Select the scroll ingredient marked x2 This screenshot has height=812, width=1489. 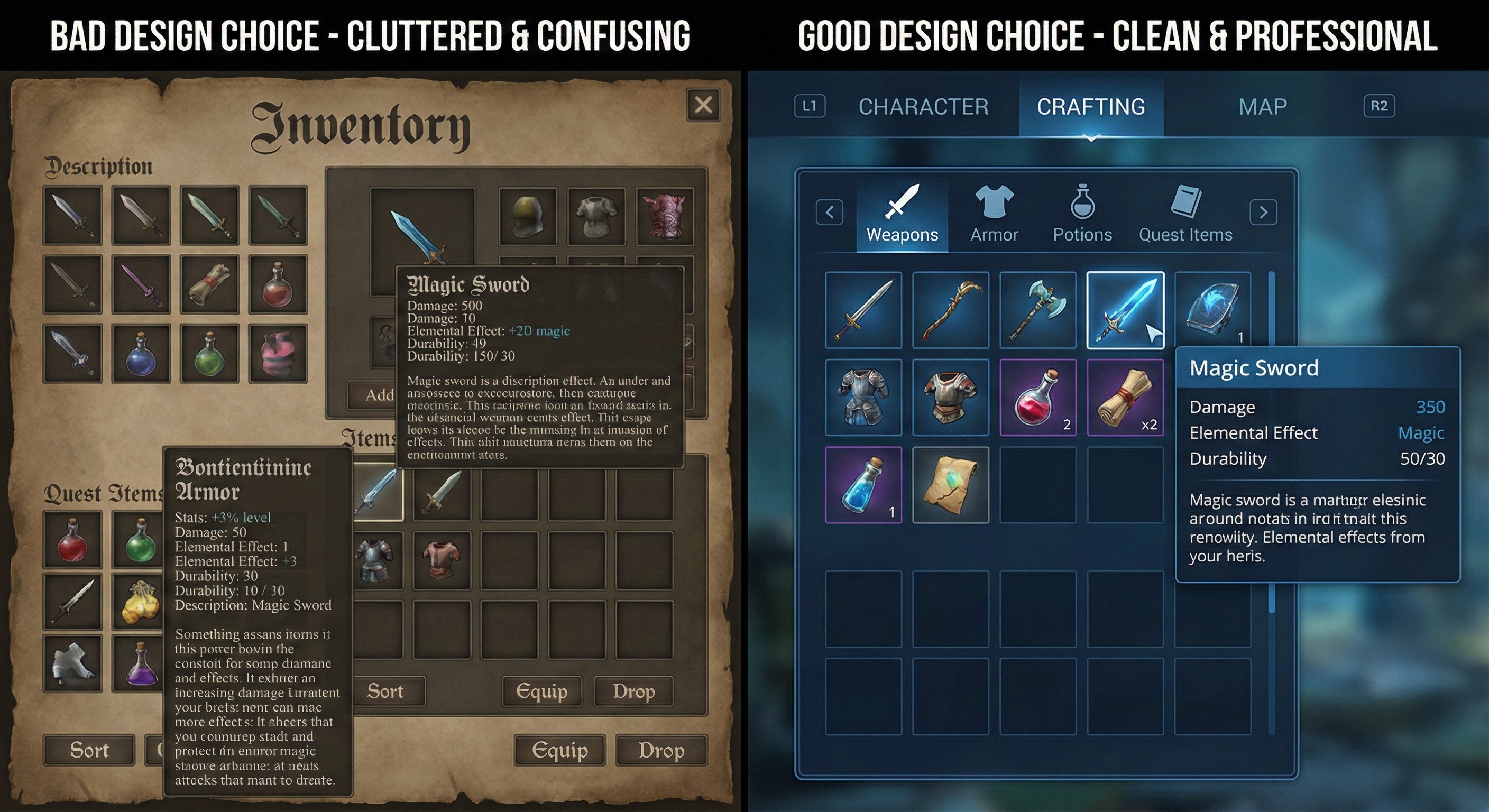1125,397
